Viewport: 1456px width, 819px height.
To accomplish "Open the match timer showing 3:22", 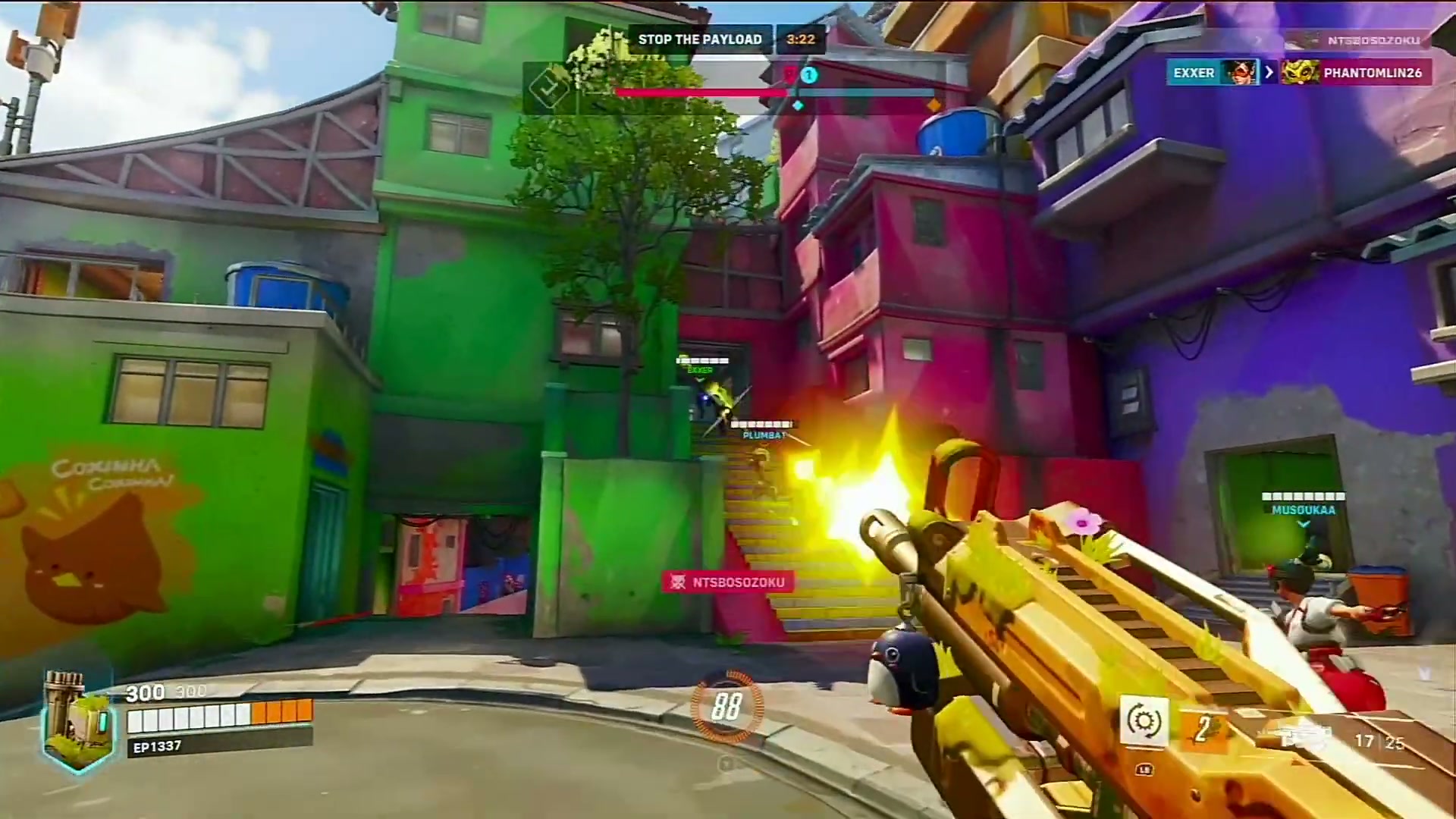I will 802,39.
